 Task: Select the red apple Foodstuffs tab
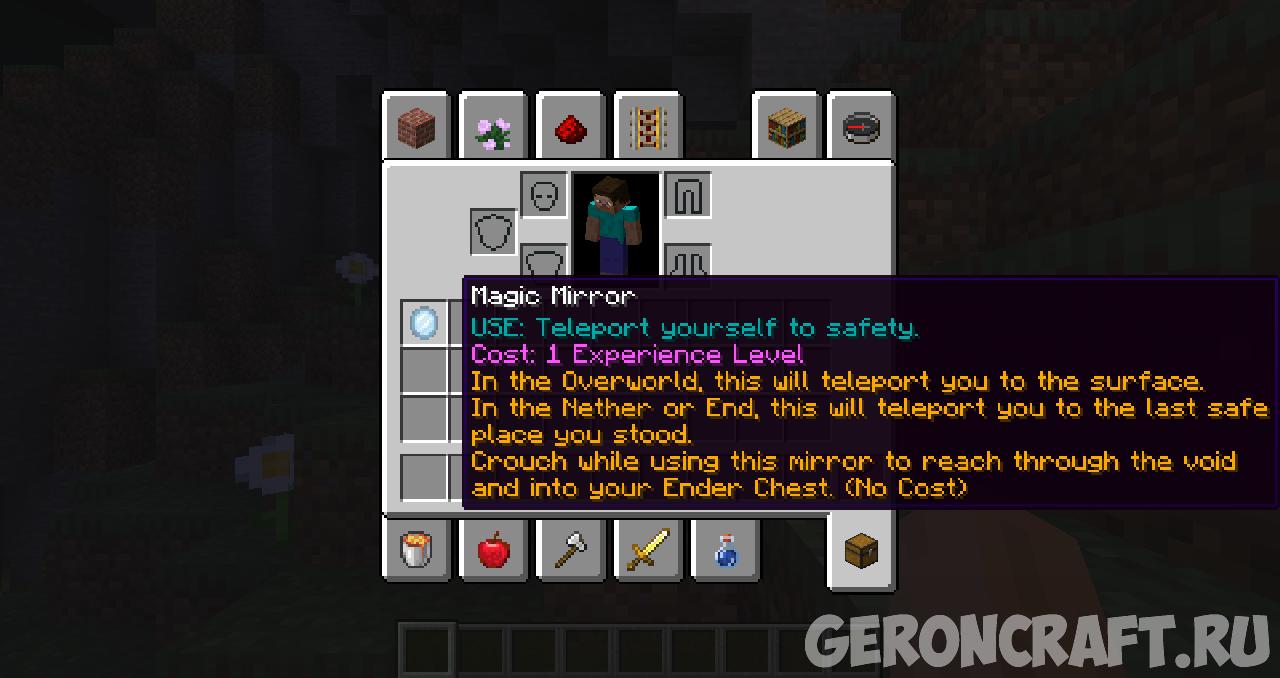tap(493, 549)
